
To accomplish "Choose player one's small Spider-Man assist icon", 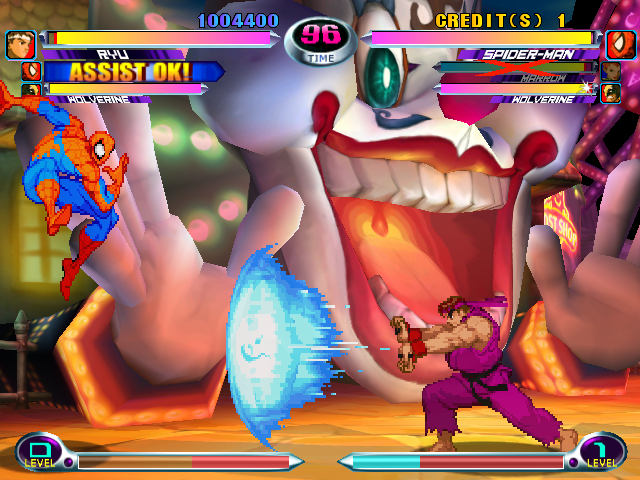I will tap(29, 71).
